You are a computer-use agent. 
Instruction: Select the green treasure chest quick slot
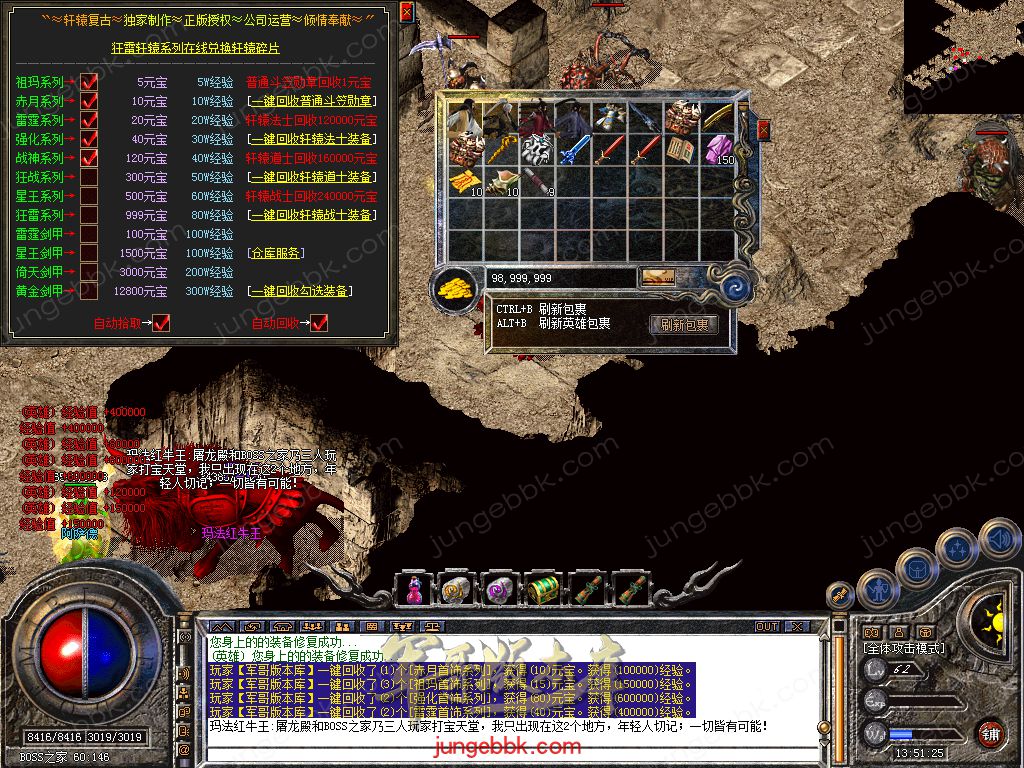tap(544, 589)
